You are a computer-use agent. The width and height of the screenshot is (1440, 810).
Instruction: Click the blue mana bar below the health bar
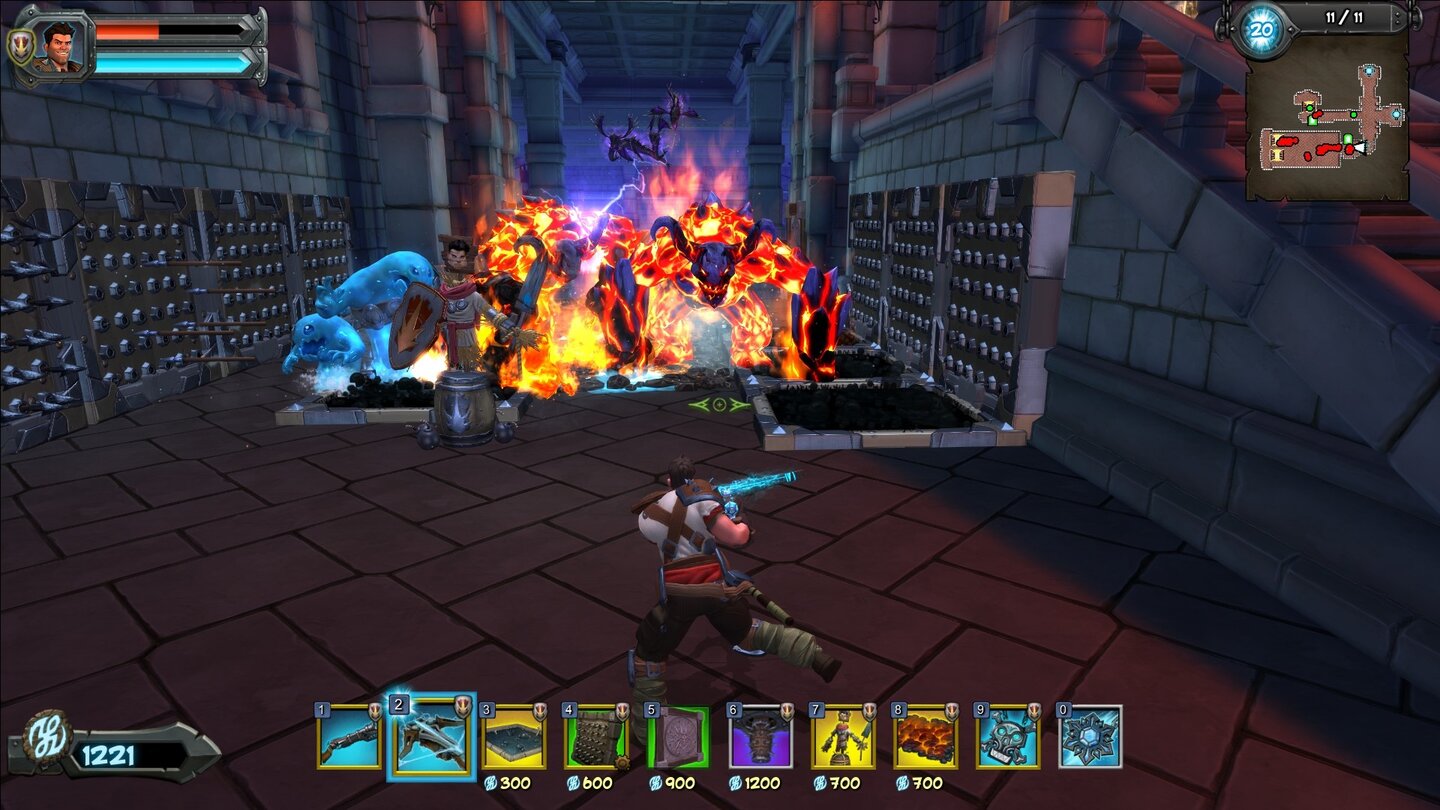click(170, 62)
